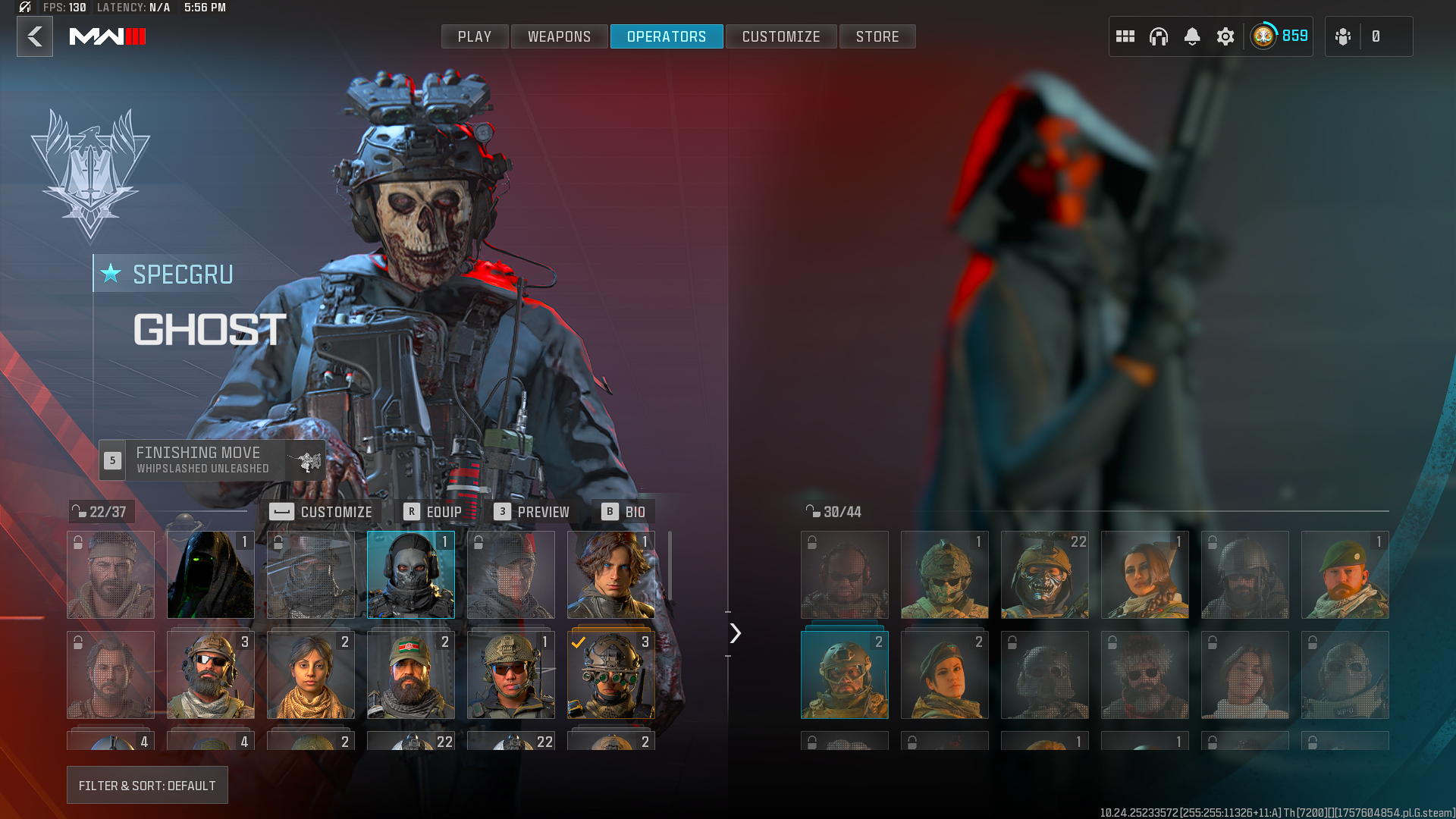Open the grid menu icon

tap(1125, 36)
